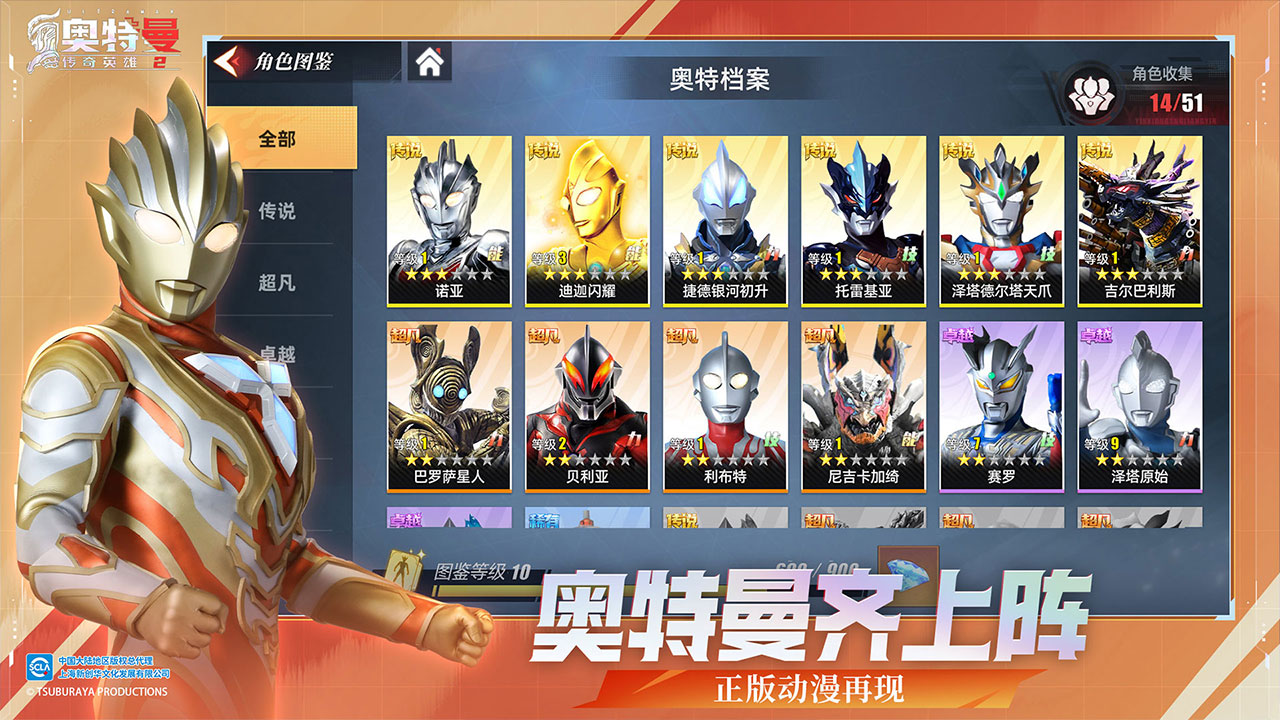1280x720 pixels.
Task: Click the red back arrow beside 角色图鉴
Action: click(229, 60)
